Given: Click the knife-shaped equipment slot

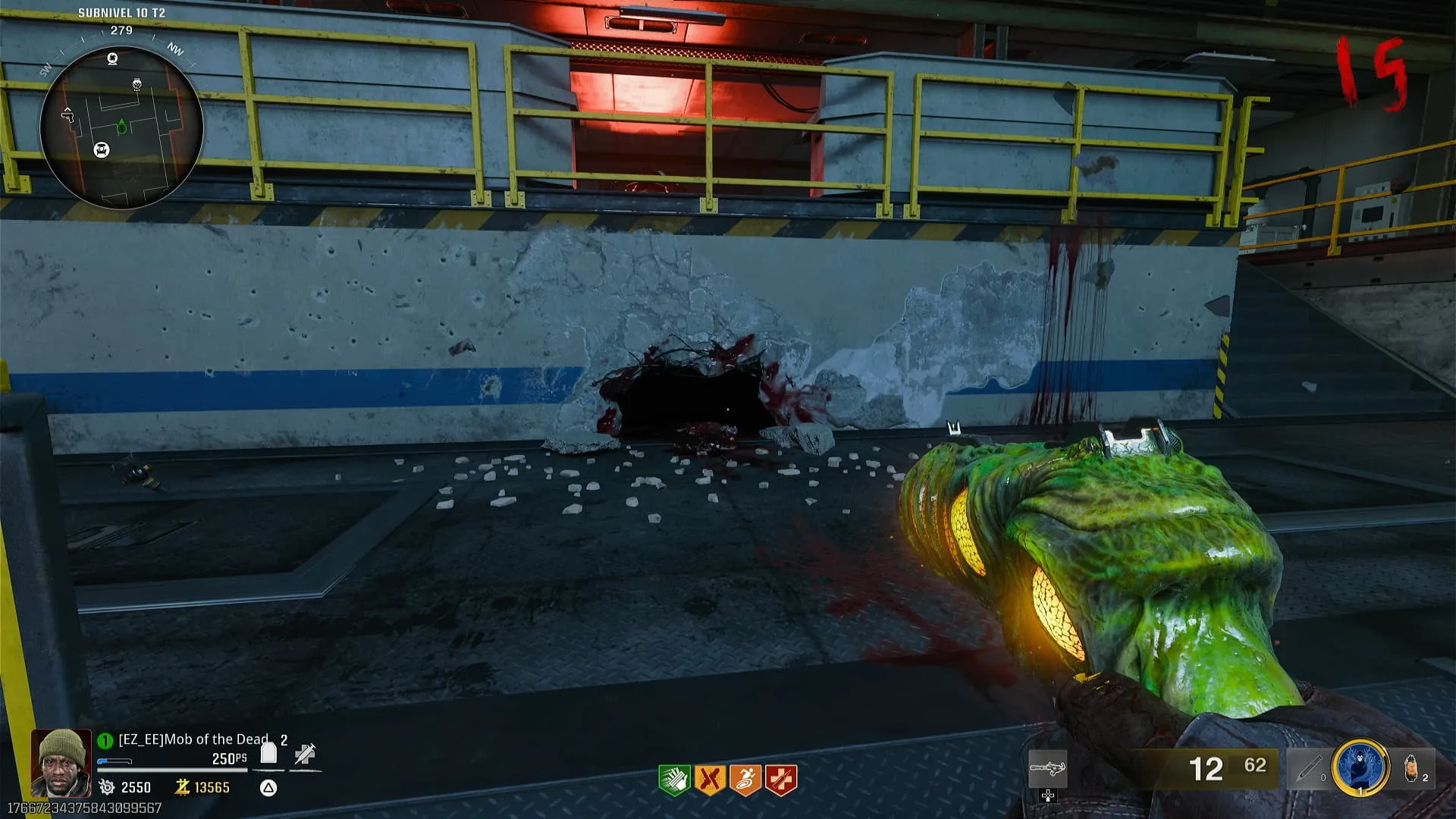Looking at the screenshot, I should tap(1309, 769).
